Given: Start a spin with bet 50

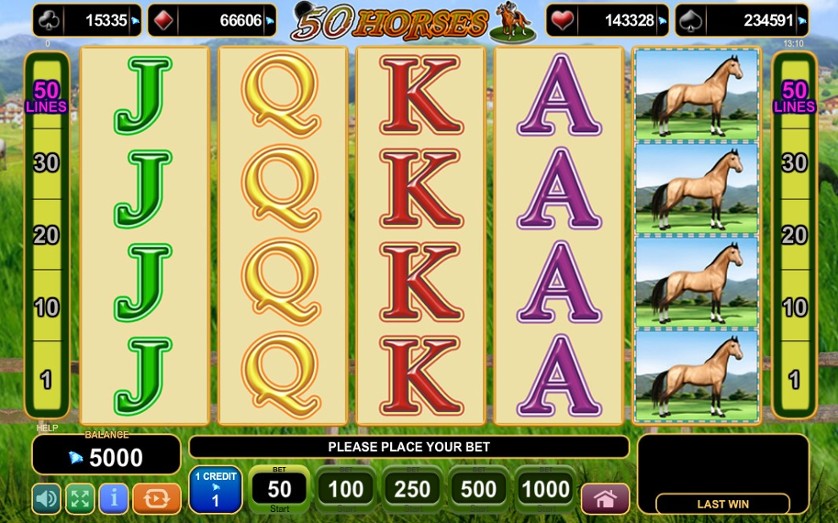Looking at the screenshot, I should [x=279, y=488].
